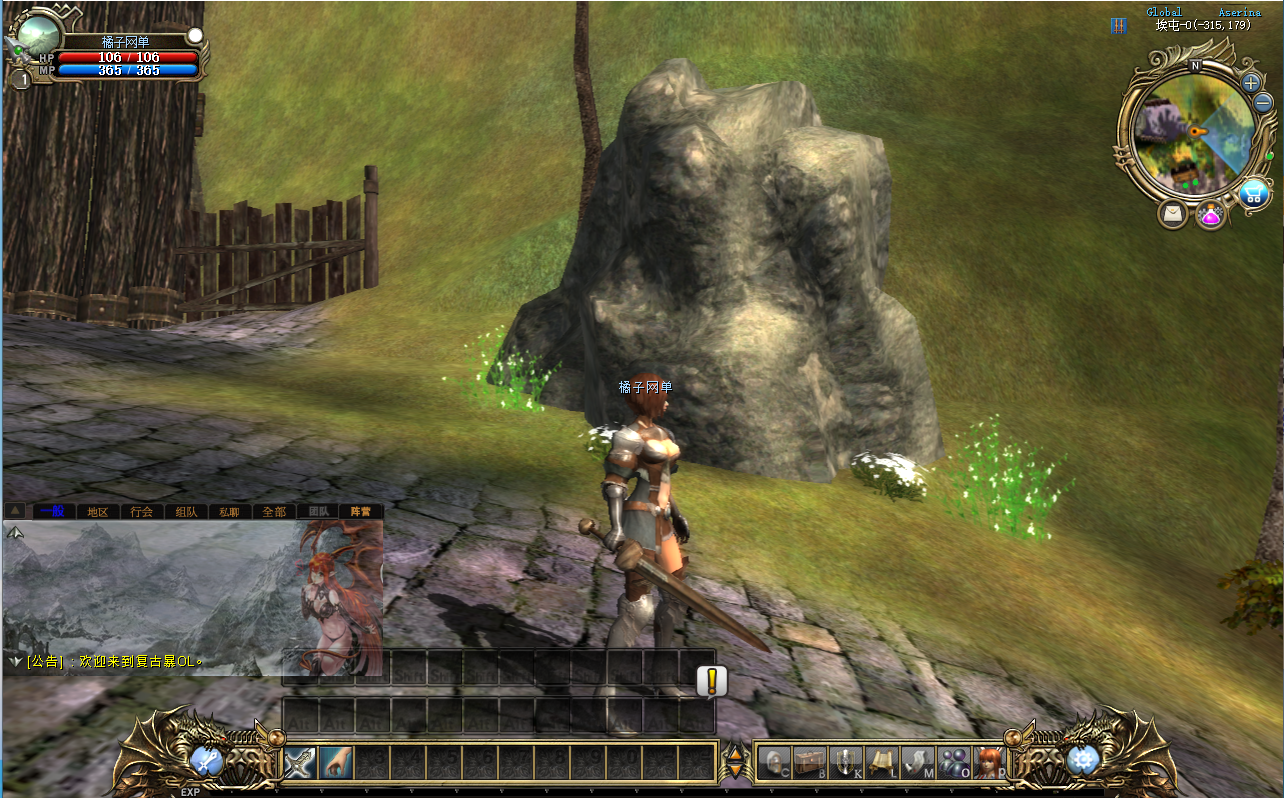Open the shopping cart store
The image size is (1284, 798).
pos(1254,193)
